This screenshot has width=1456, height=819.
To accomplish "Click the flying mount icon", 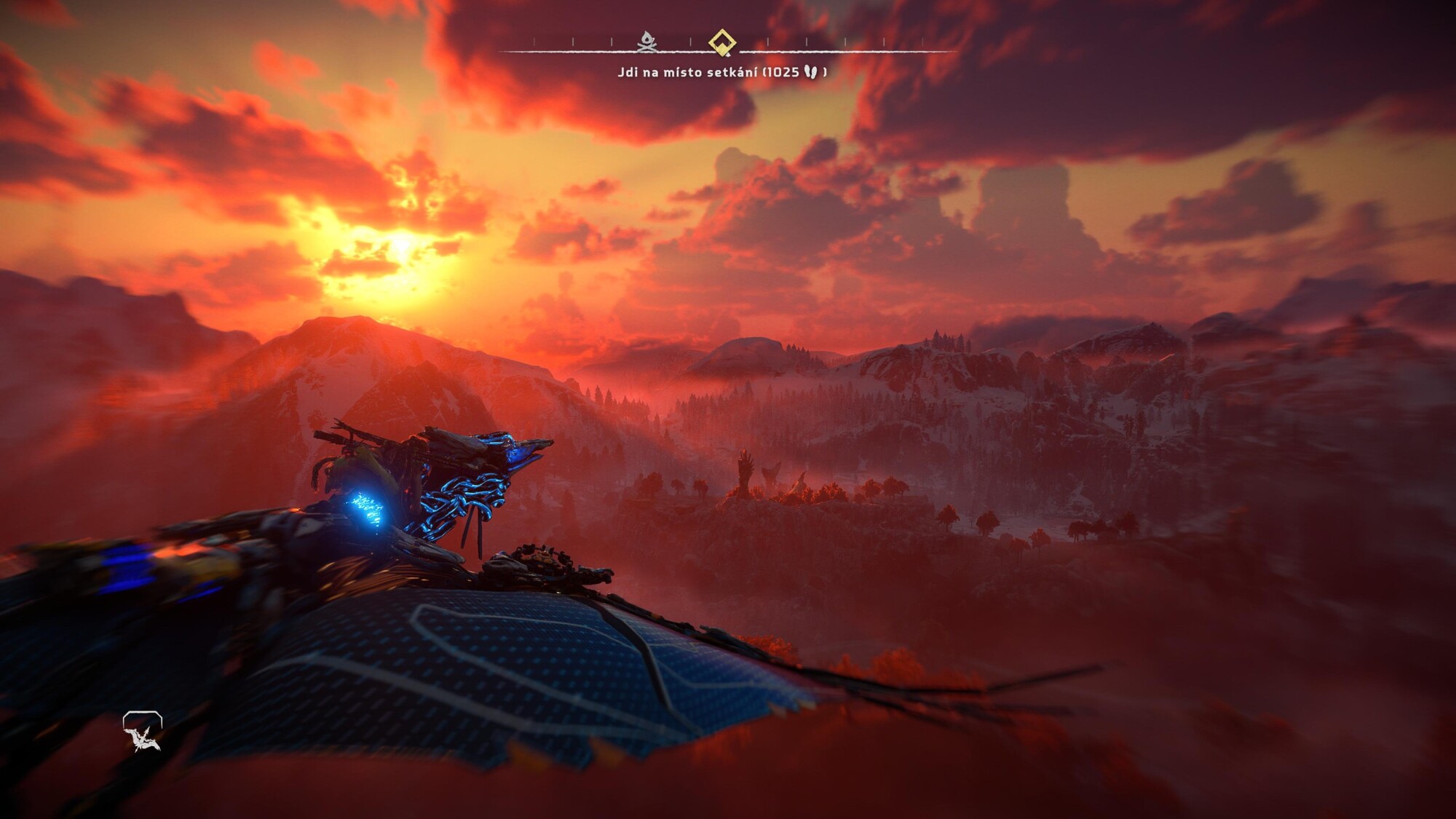I will [142, 731].
